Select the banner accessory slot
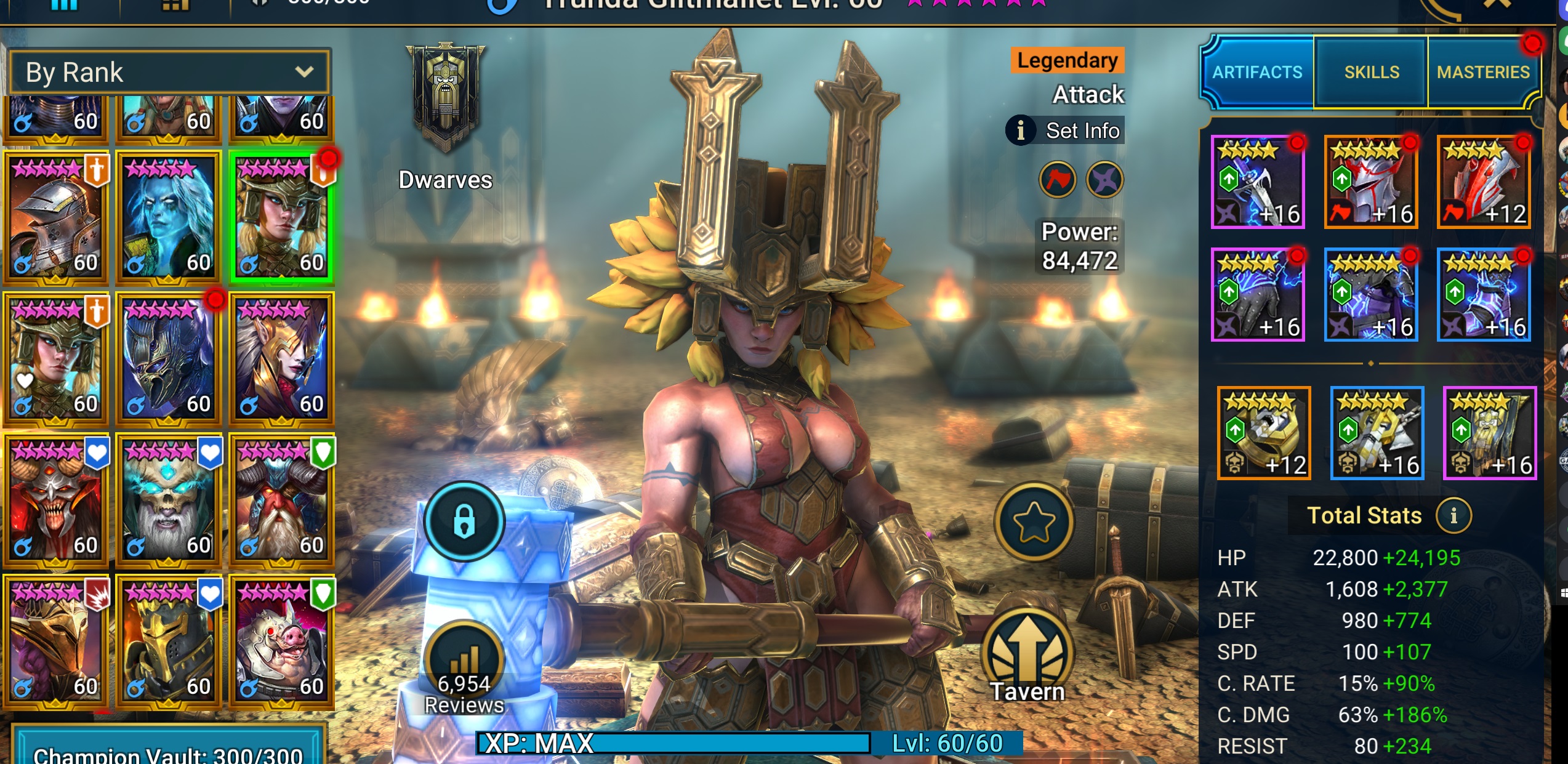Image resolution: width=1568 pixels, height=764 pixels. point(1490,433)
